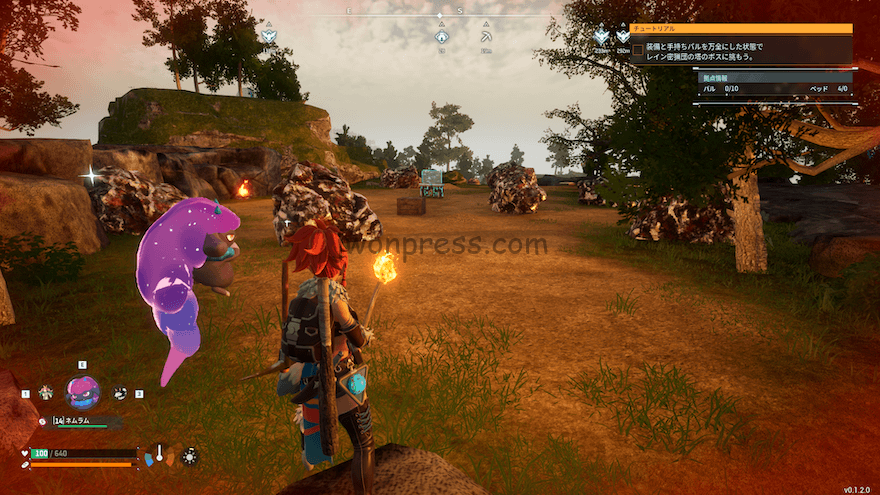Select the pickaxe marker on the compass
Screen dimensions: 880x495
tap(486, 36)
